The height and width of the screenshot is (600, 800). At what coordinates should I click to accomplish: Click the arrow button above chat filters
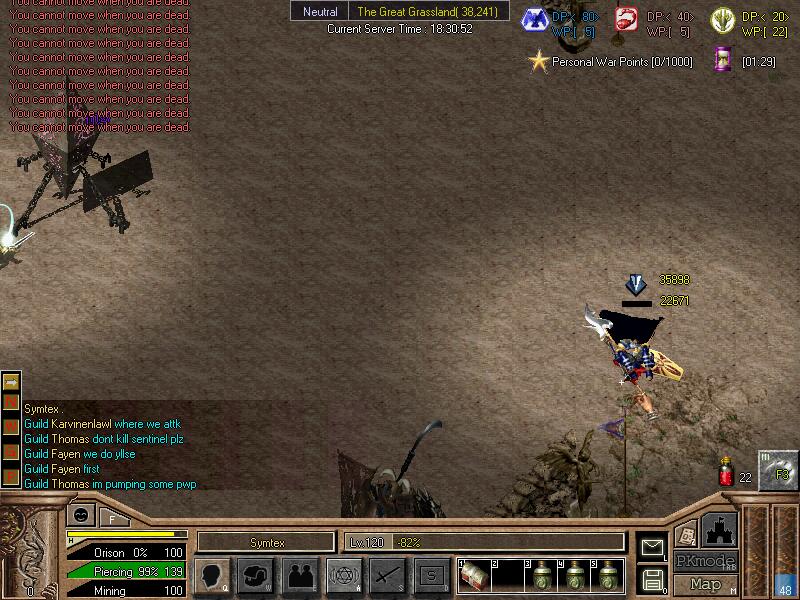click(11, 381)
